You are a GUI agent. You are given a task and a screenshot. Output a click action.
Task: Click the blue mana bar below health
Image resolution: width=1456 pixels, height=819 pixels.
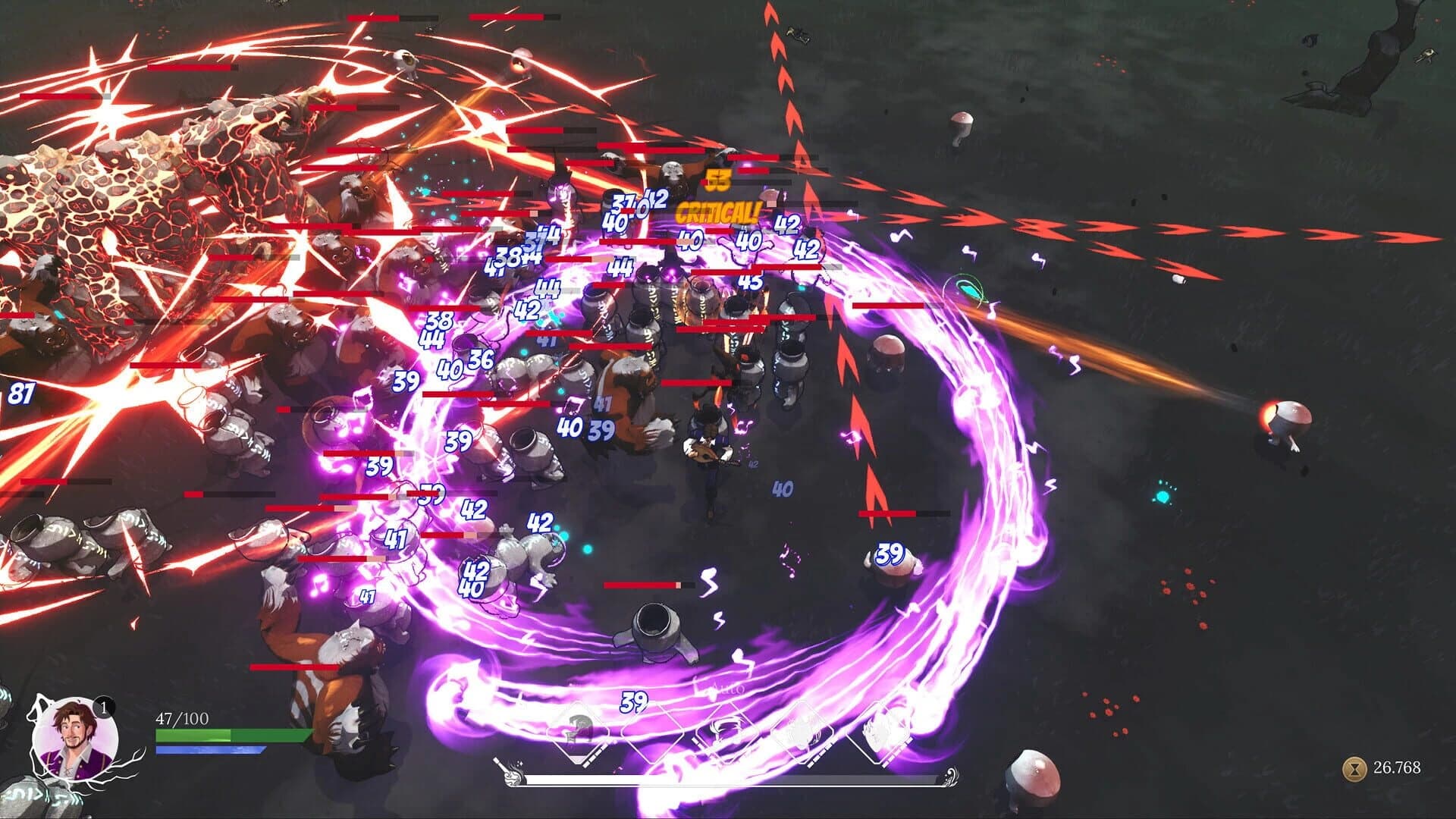click(x=209, y=750)
